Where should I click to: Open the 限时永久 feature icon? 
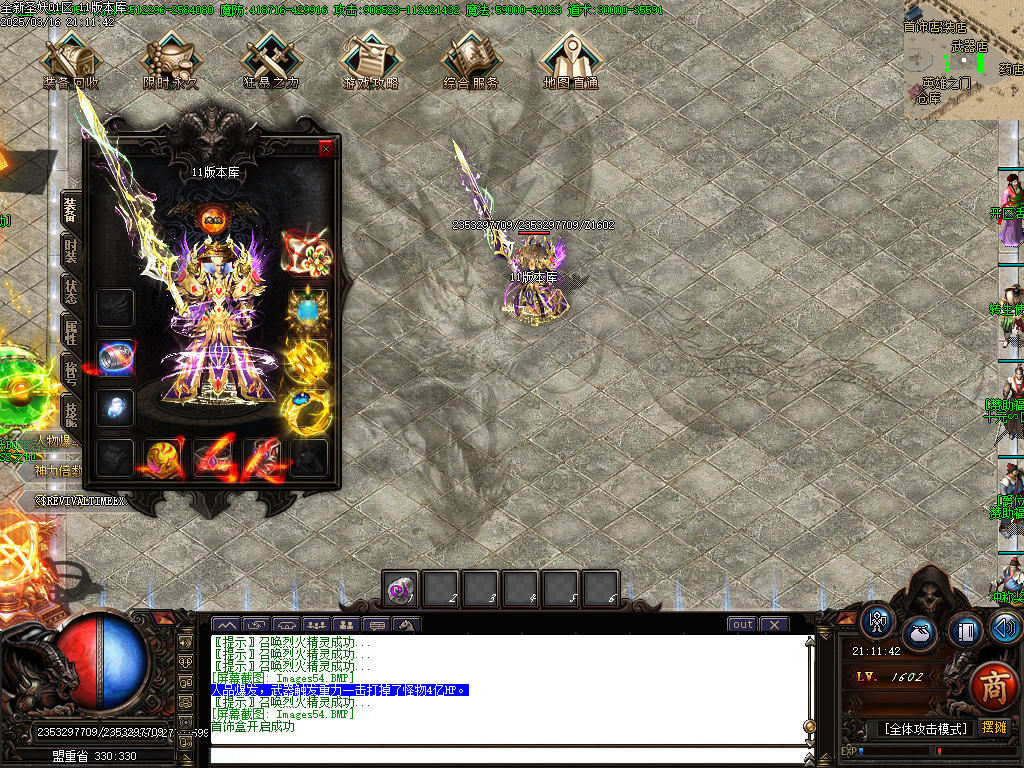pyautogui.click(x=171, y=60)
